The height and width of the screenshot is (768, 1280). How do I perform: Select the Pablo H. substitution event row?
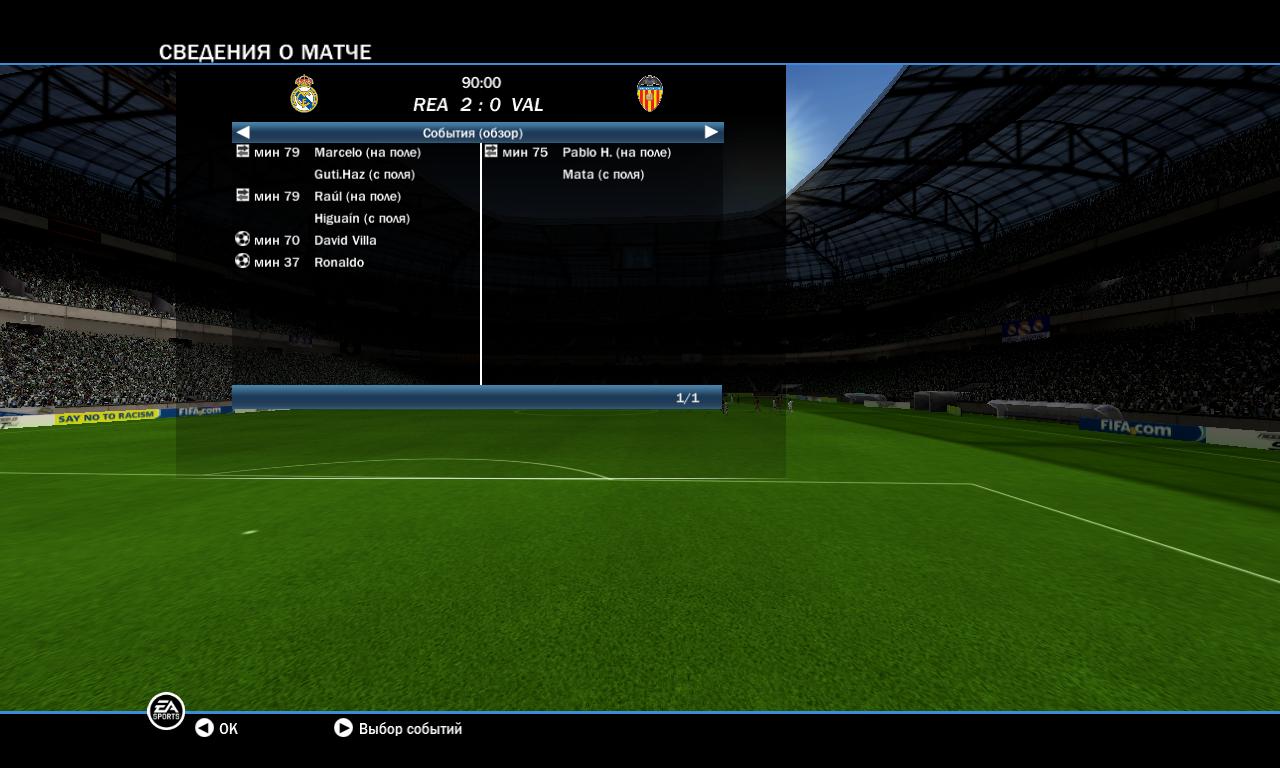615,152
